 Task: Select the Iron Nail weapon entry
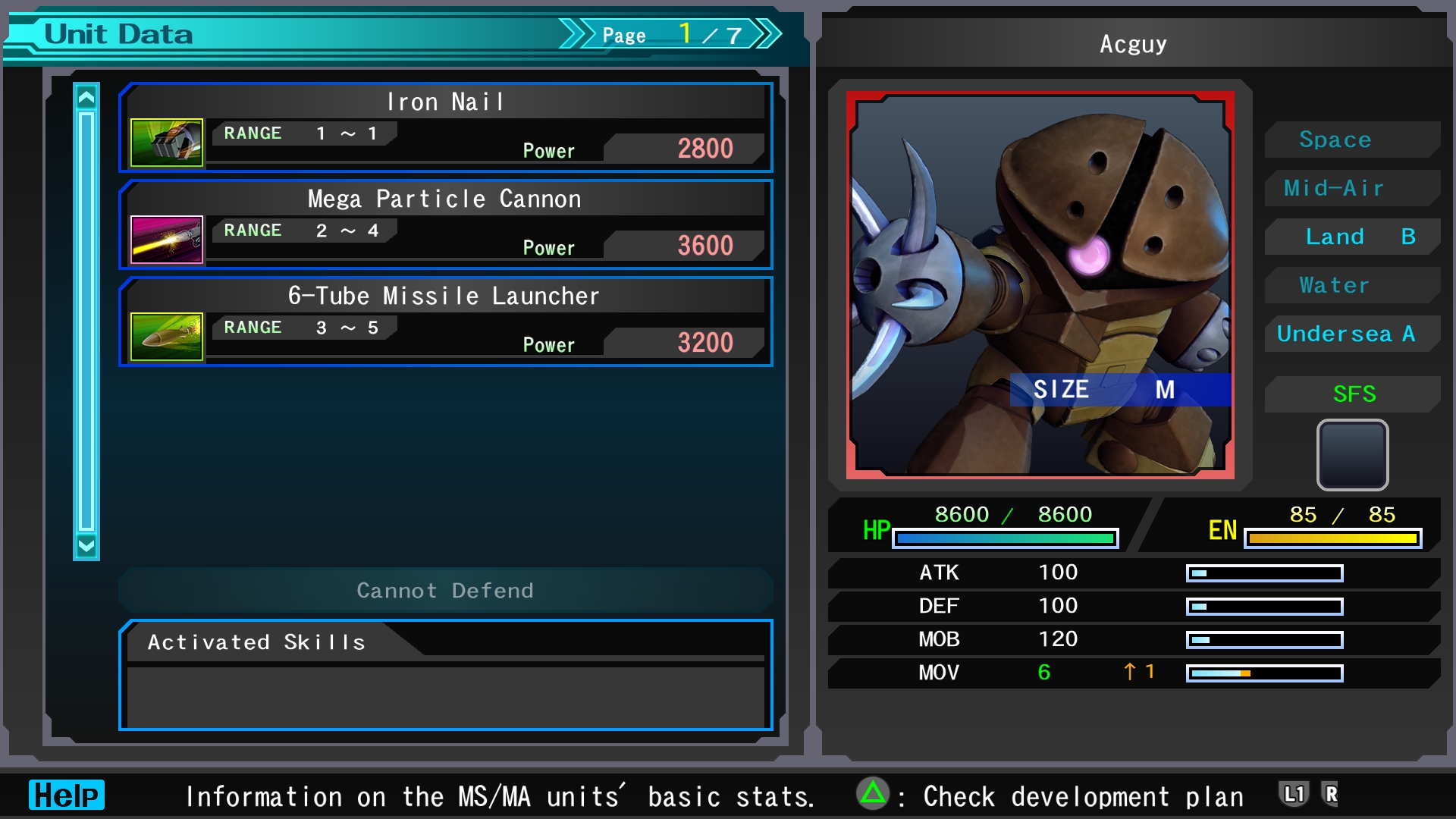tap(446, 127)
